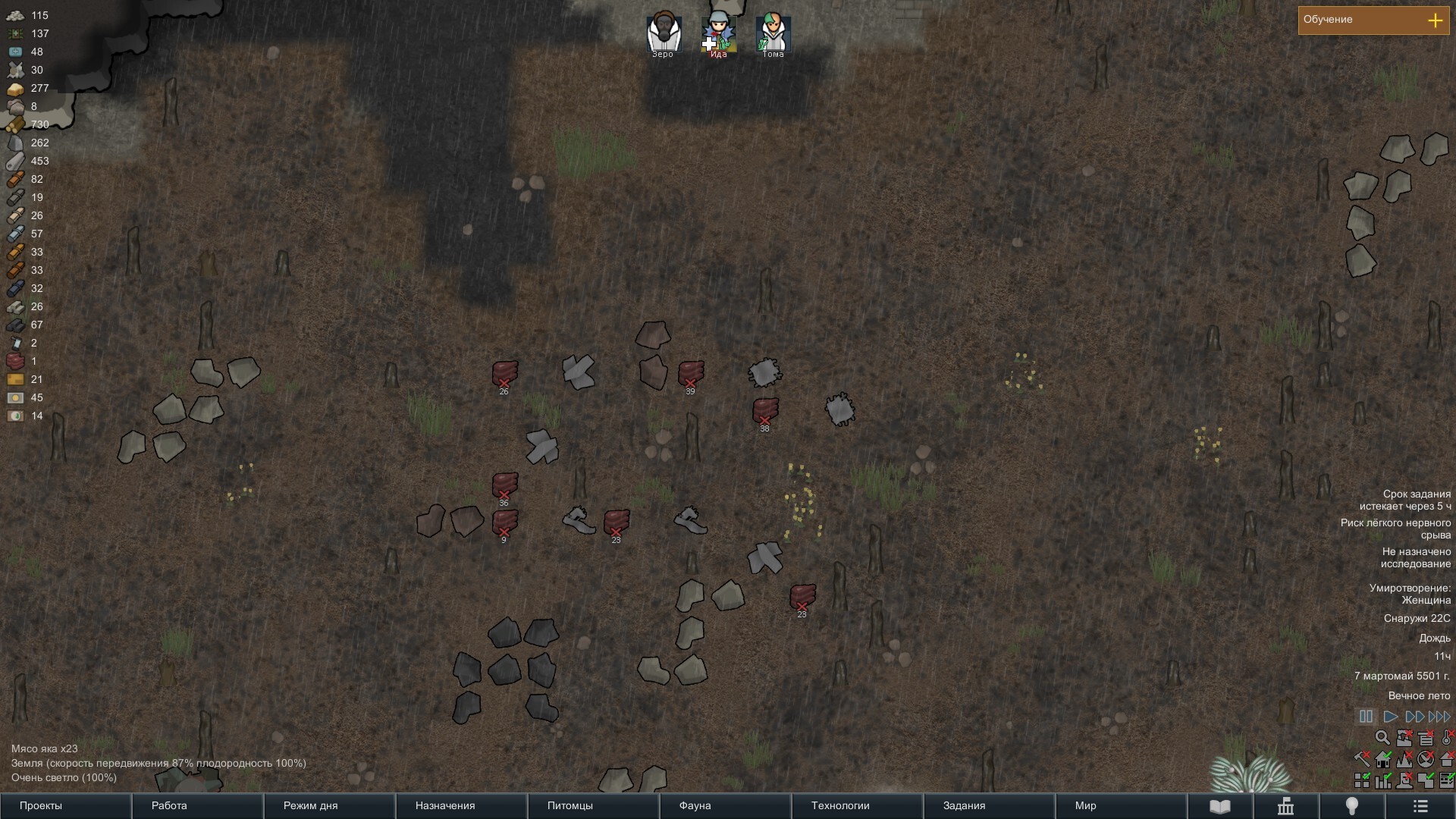
Task: View the Задания quests tab
Action: [989, 805]
